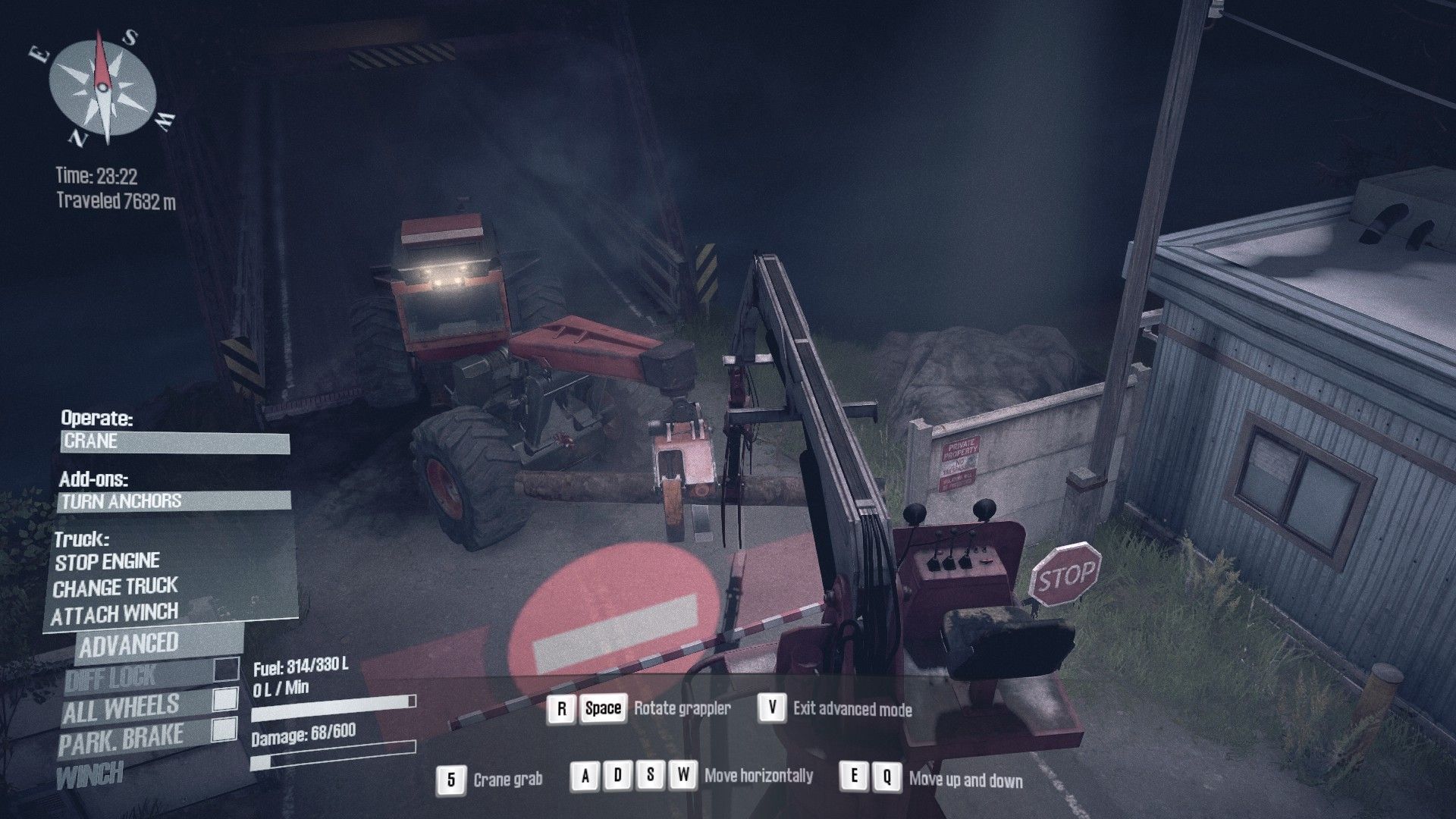This screenshot has height=819, width=1456.
Task: Toggle the Park. Brake checkbox
Action: [x=224, y=730]
